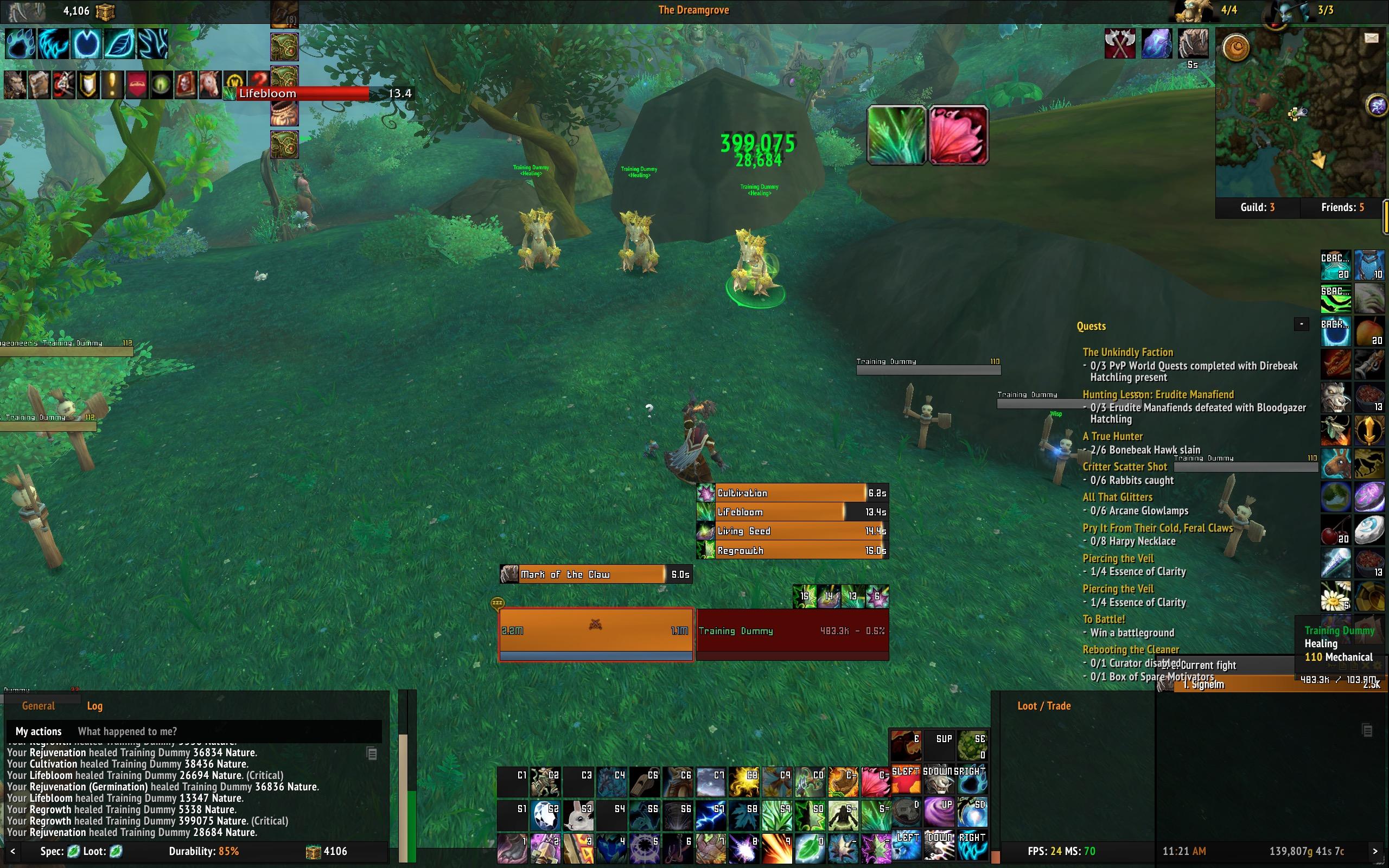Open the Loot / Trade tab
Viewport: 1389px width, 868px height.
1043,706
